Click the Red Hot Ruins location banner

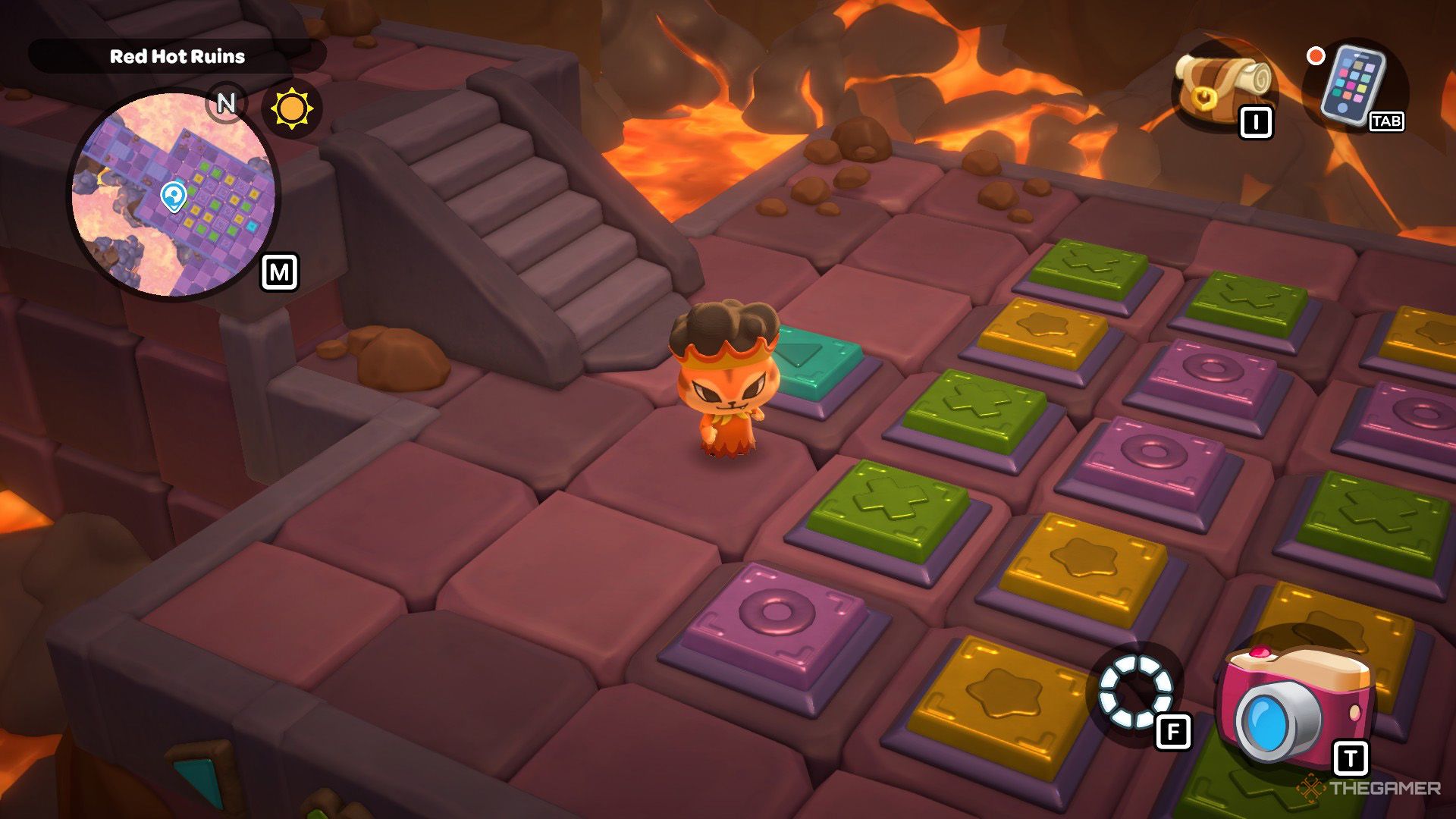177,56
